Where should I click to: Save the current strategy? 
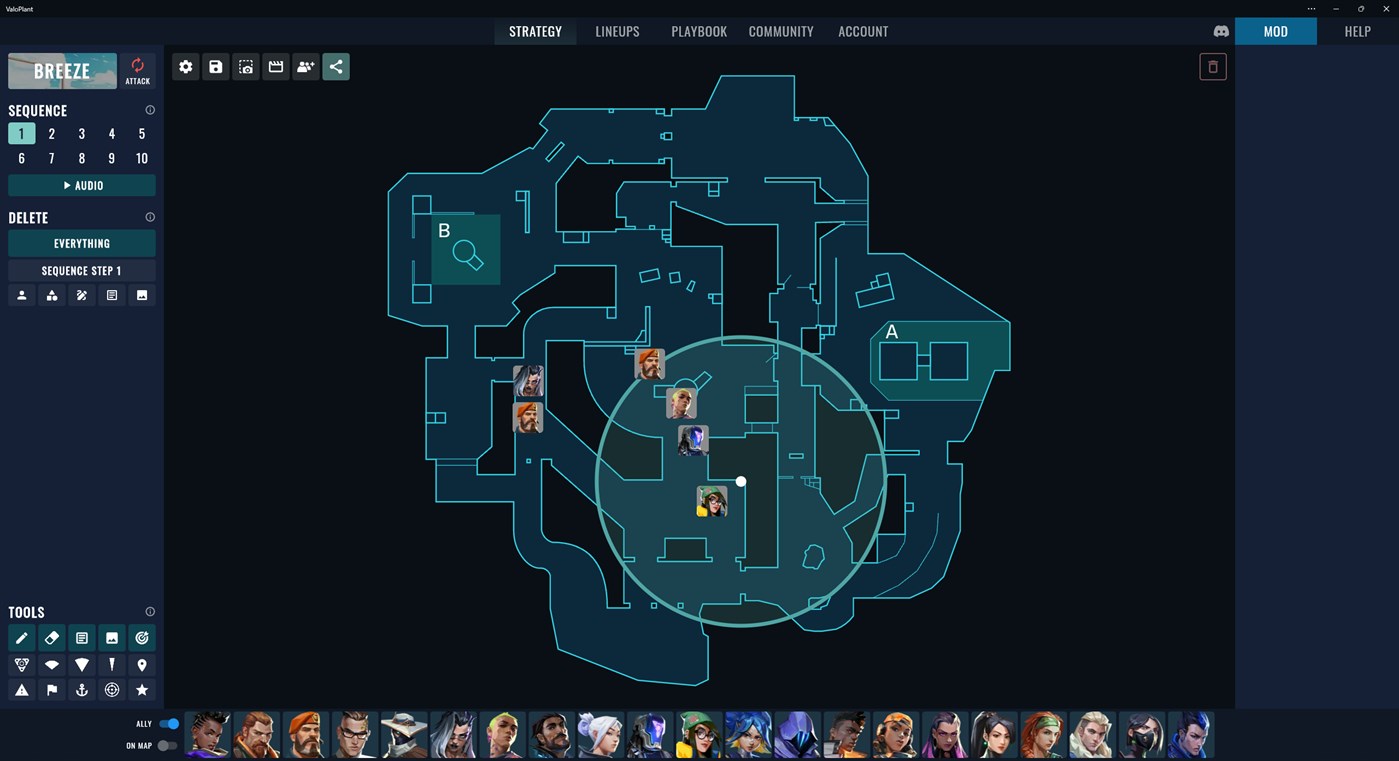pos(215,66)
